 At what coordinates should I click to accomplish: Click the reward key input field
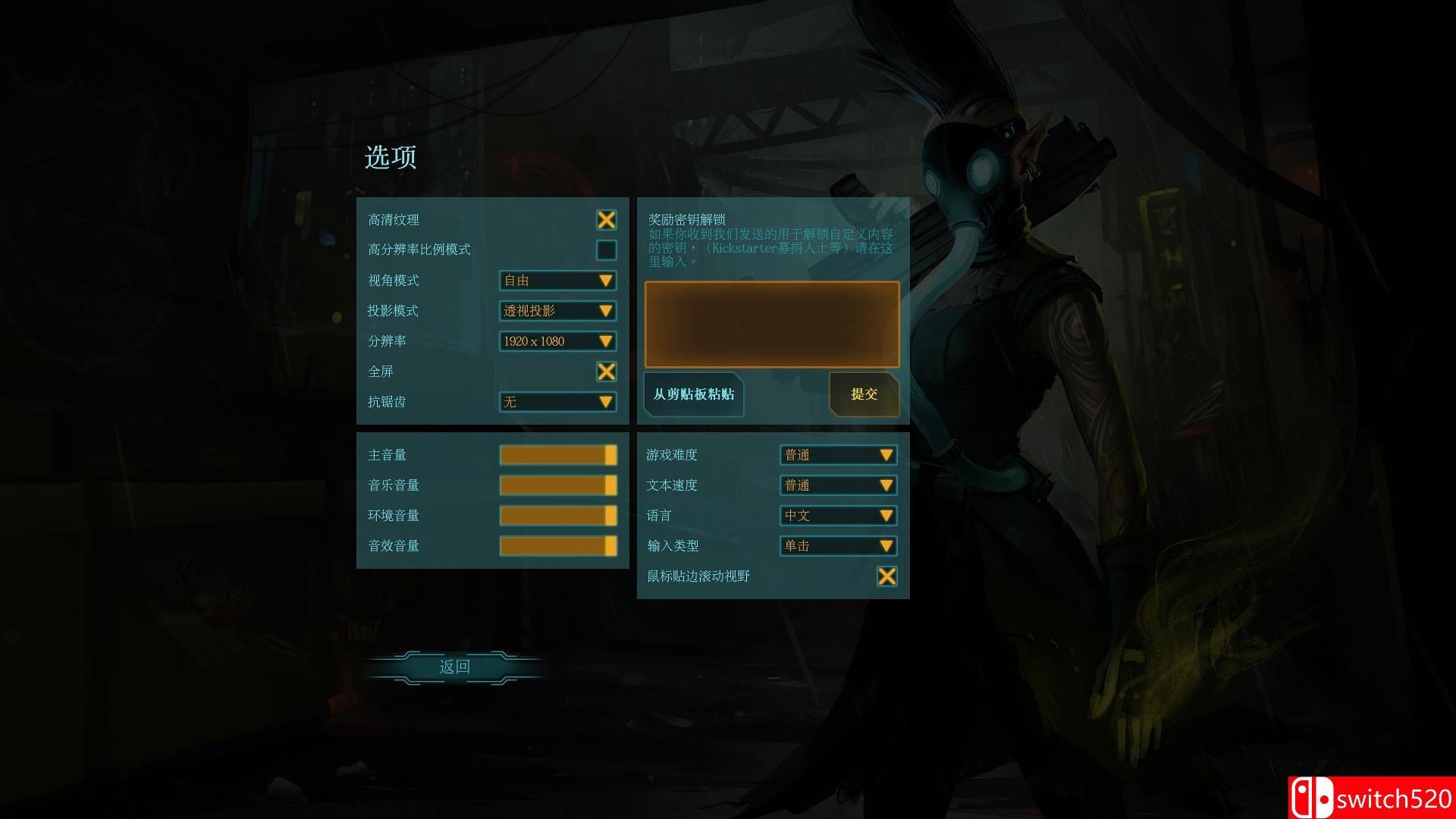point(770,324)
